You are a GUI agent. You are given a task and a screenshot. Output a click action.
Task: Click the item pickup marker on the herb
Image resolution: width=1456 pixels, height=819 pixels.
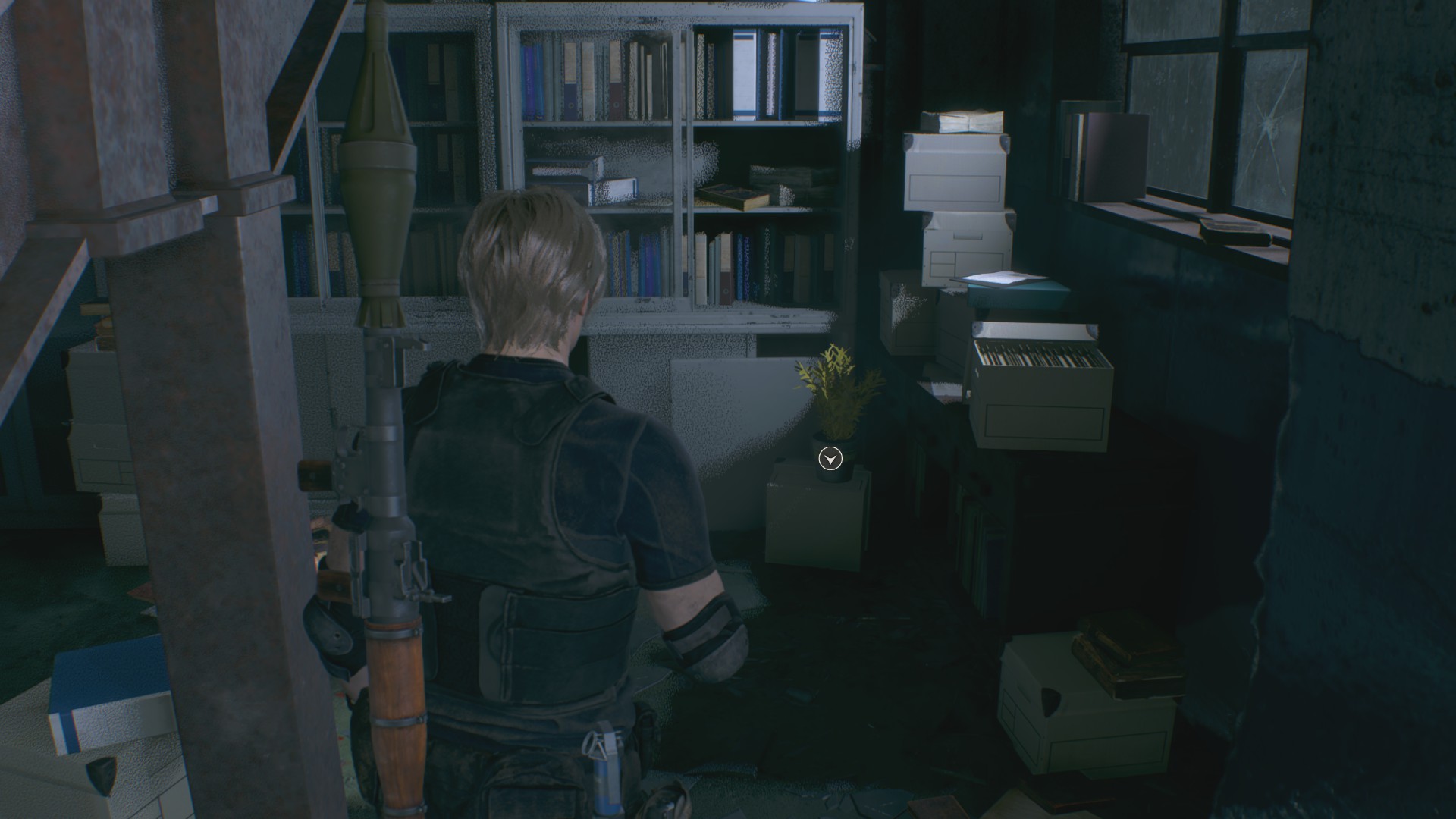[830, 459]
